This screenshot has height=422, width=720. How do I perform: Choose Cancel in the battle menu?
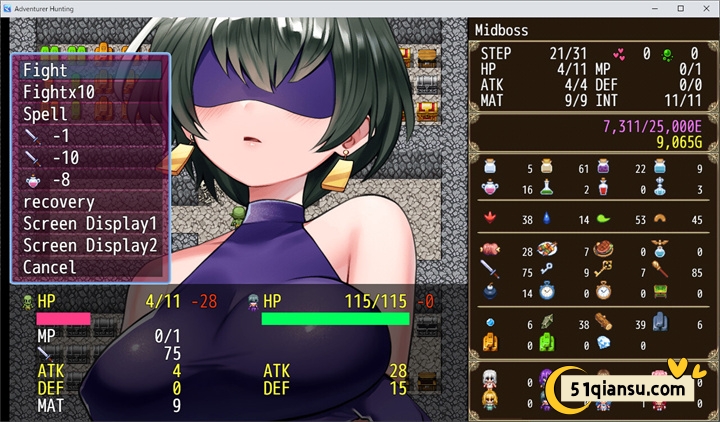coord(90,267)
